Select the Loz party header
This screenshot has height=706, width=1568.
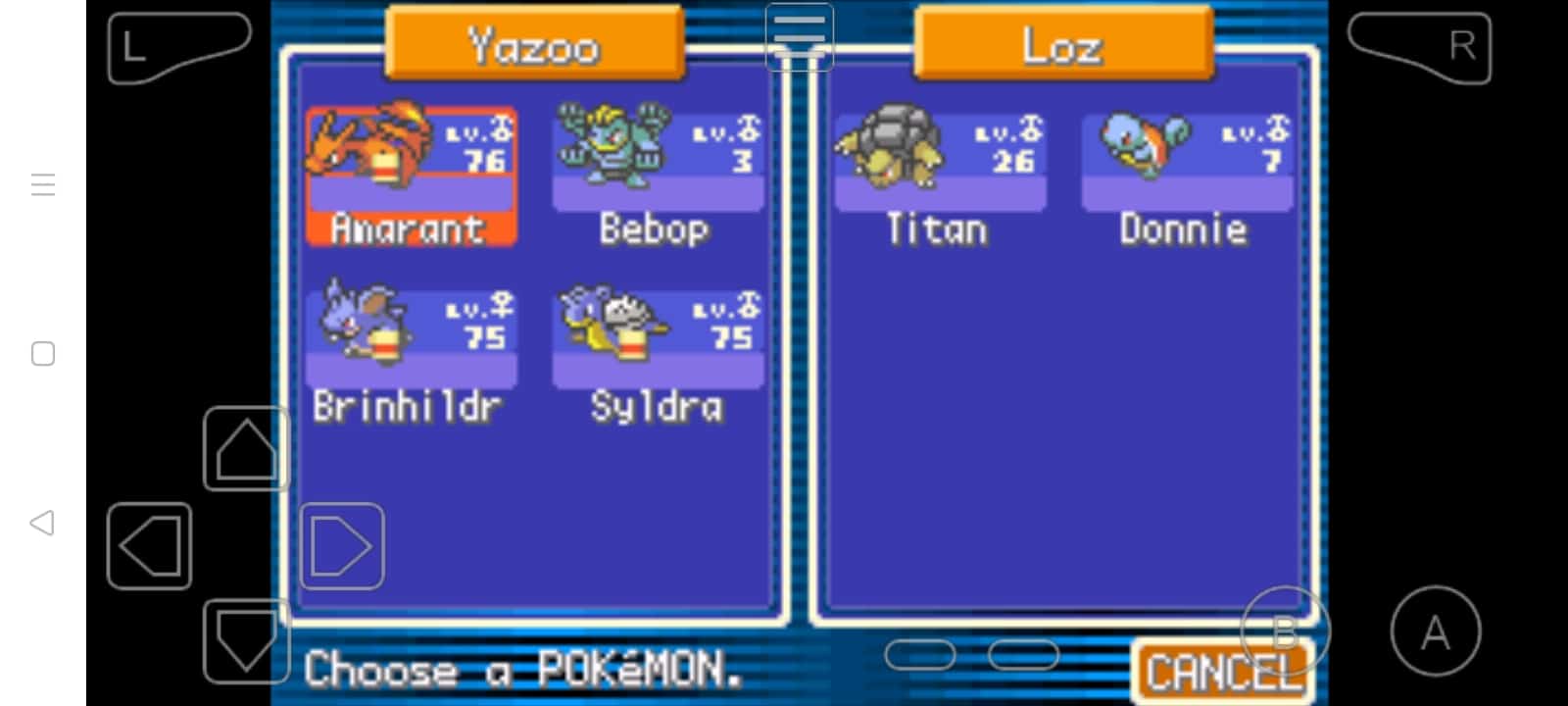[x=1062, y=42]
